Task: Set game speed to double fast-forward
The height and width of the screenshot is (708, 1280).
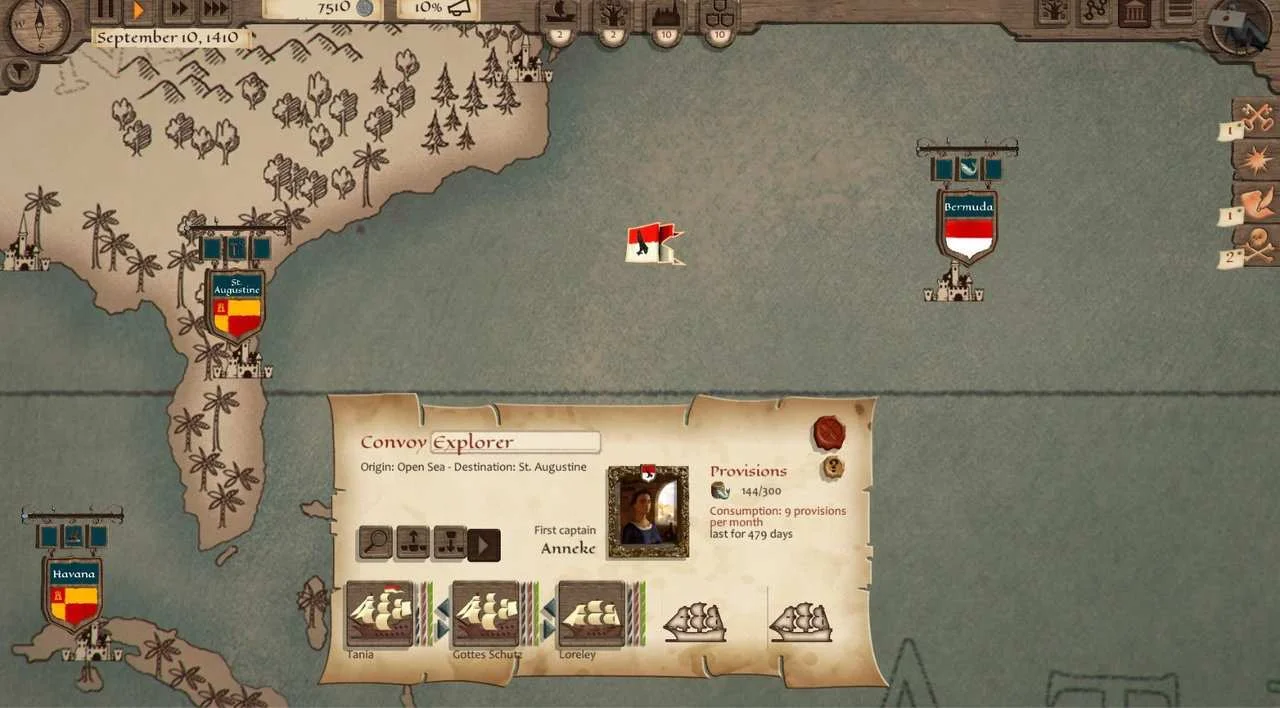Action: click(x=177, y=10)
